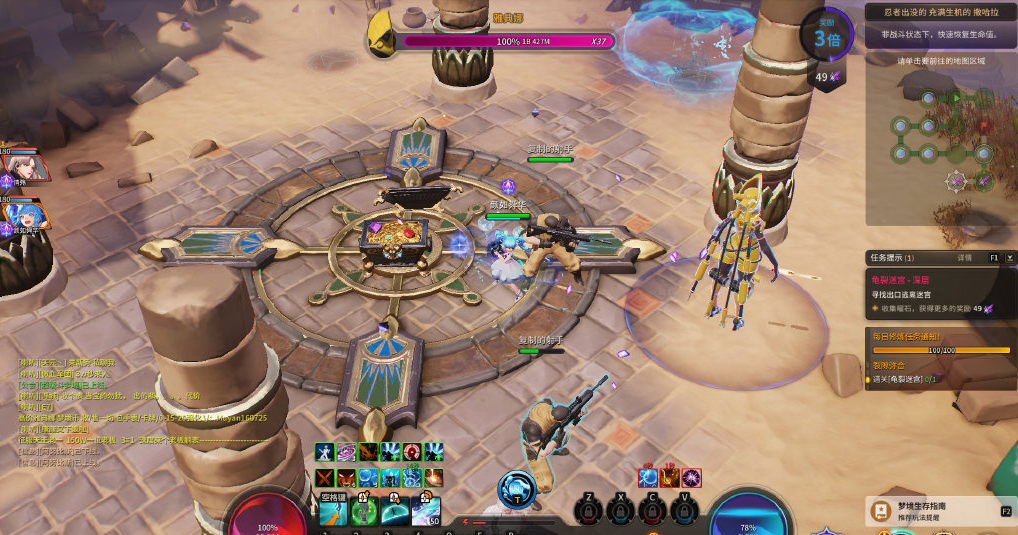1018x535 pixels.
Task: Use the skill slot showing 50
Action: pos(426,511)
